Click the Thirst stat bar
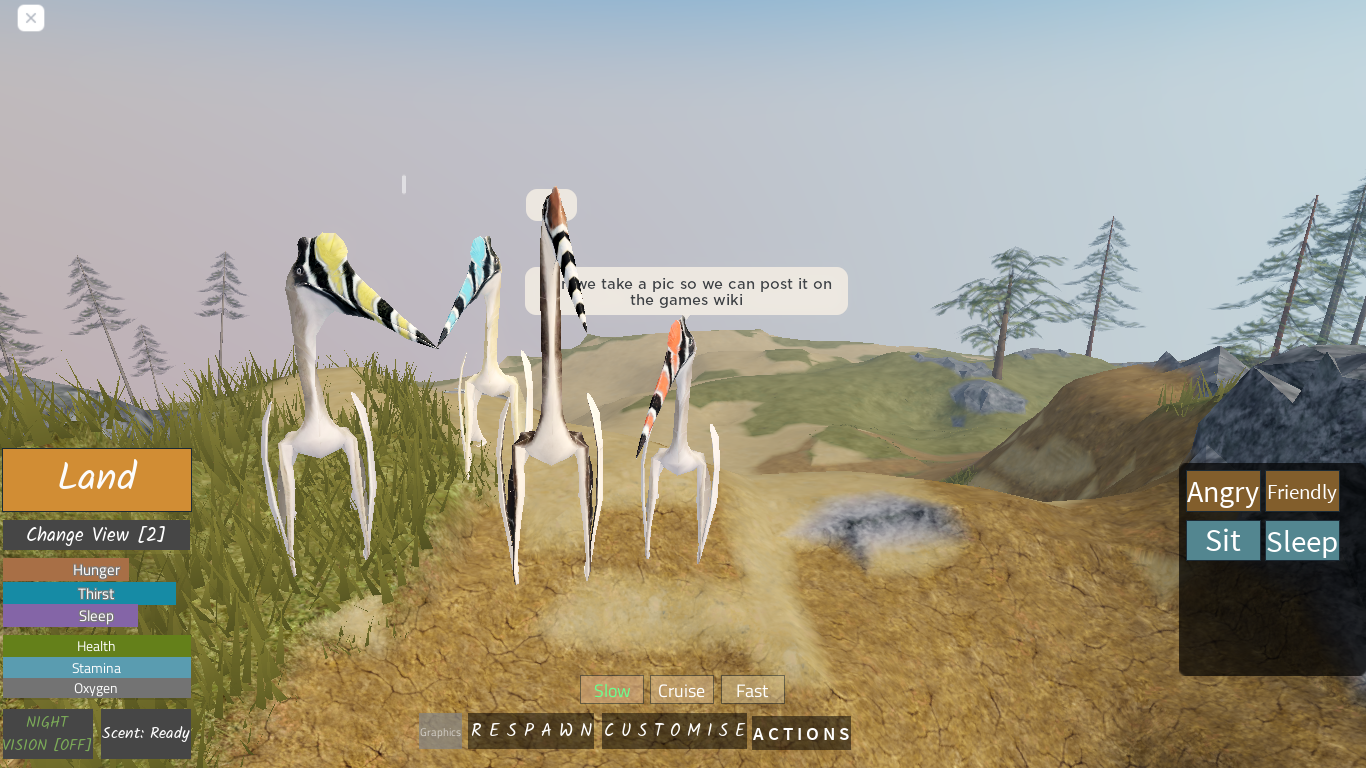This screenshot has width=1366, height=768. click(x=96, y=593)
